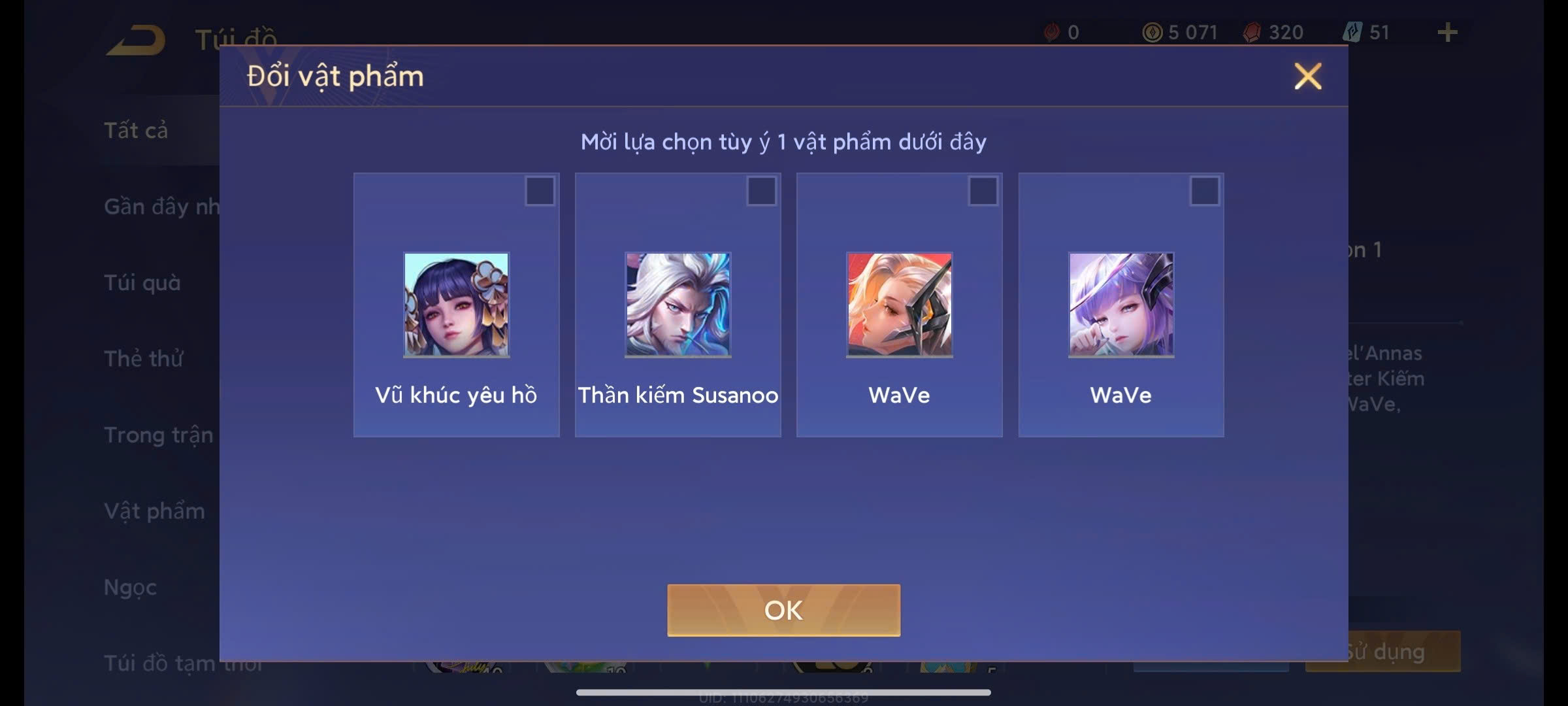The image size is (1568, 706).
Task: Open the Trong trận section
Action: 157,435
